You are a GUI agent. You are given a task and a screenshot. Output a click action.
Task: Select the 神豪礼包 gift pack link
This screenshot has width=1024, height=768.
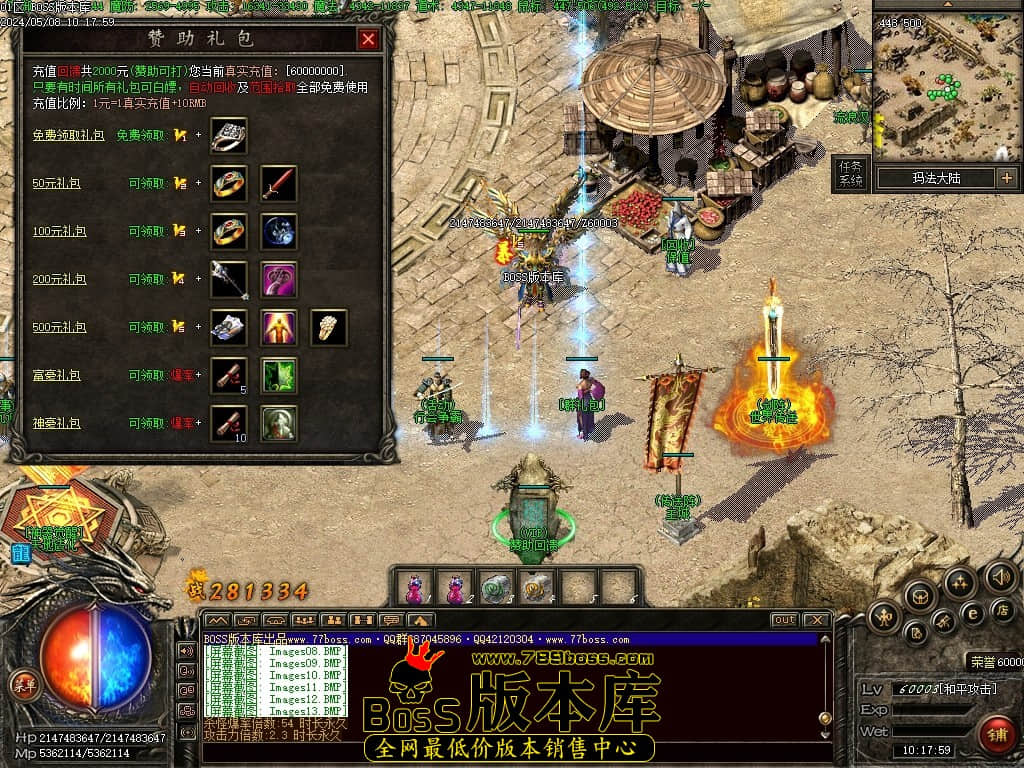[x=56, y=423]
